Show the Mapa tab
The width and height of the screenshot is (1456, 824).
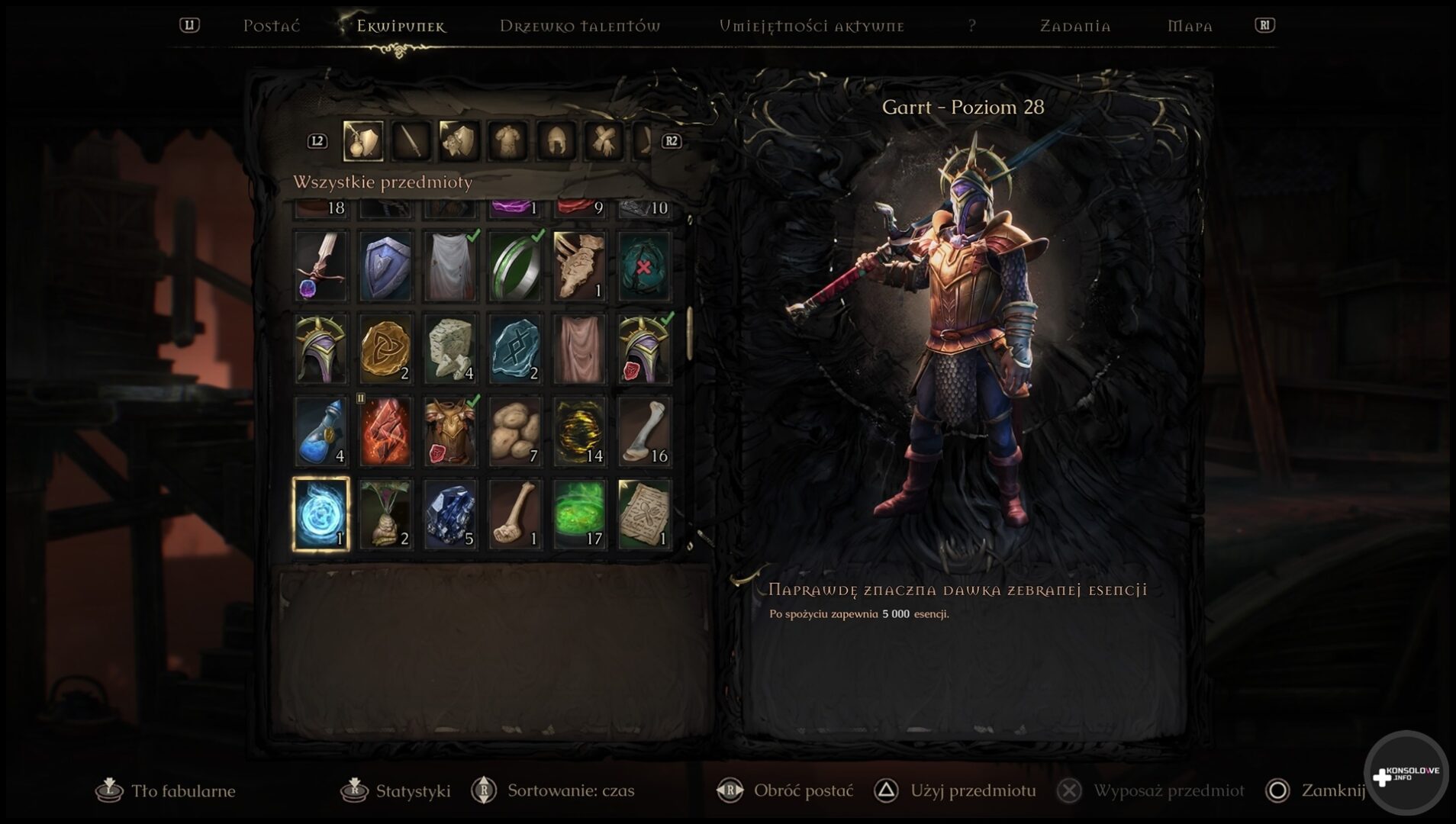tap(1190, 26)
